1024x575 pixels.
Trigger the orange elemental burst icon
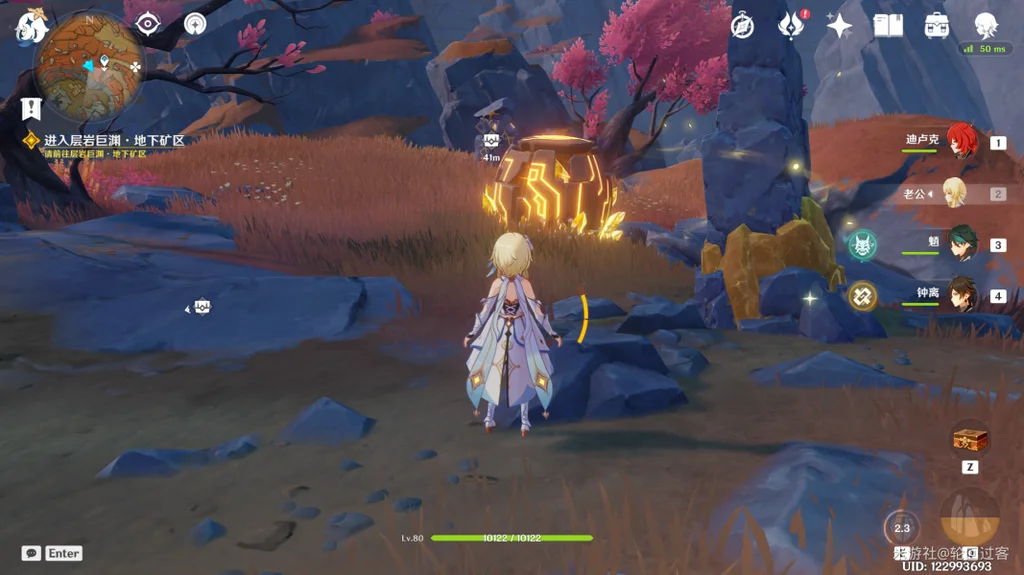(969, 516)
